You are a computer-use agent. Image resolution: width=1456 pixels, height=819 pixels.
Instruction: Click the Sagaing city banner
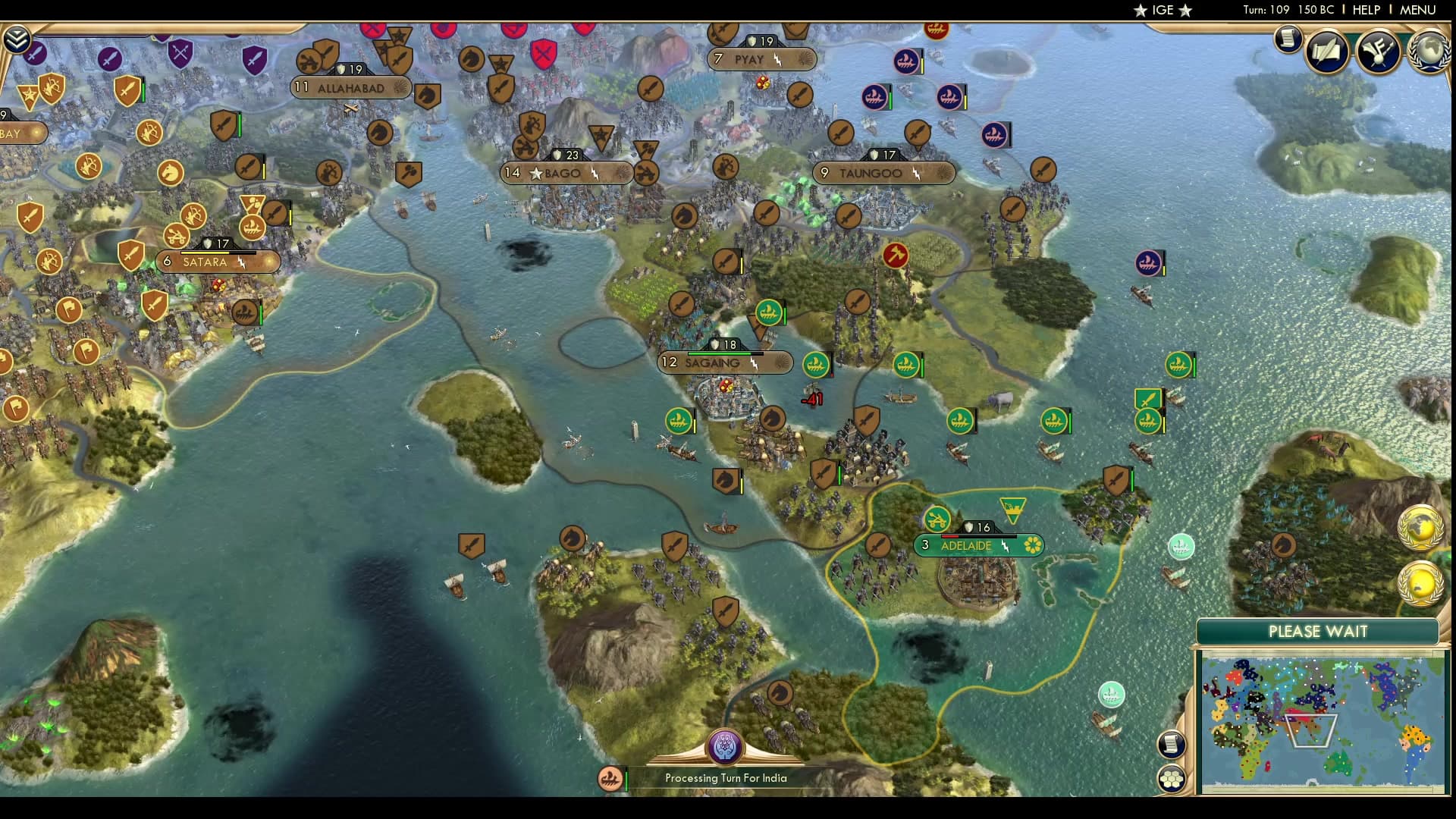coord(724,362)
